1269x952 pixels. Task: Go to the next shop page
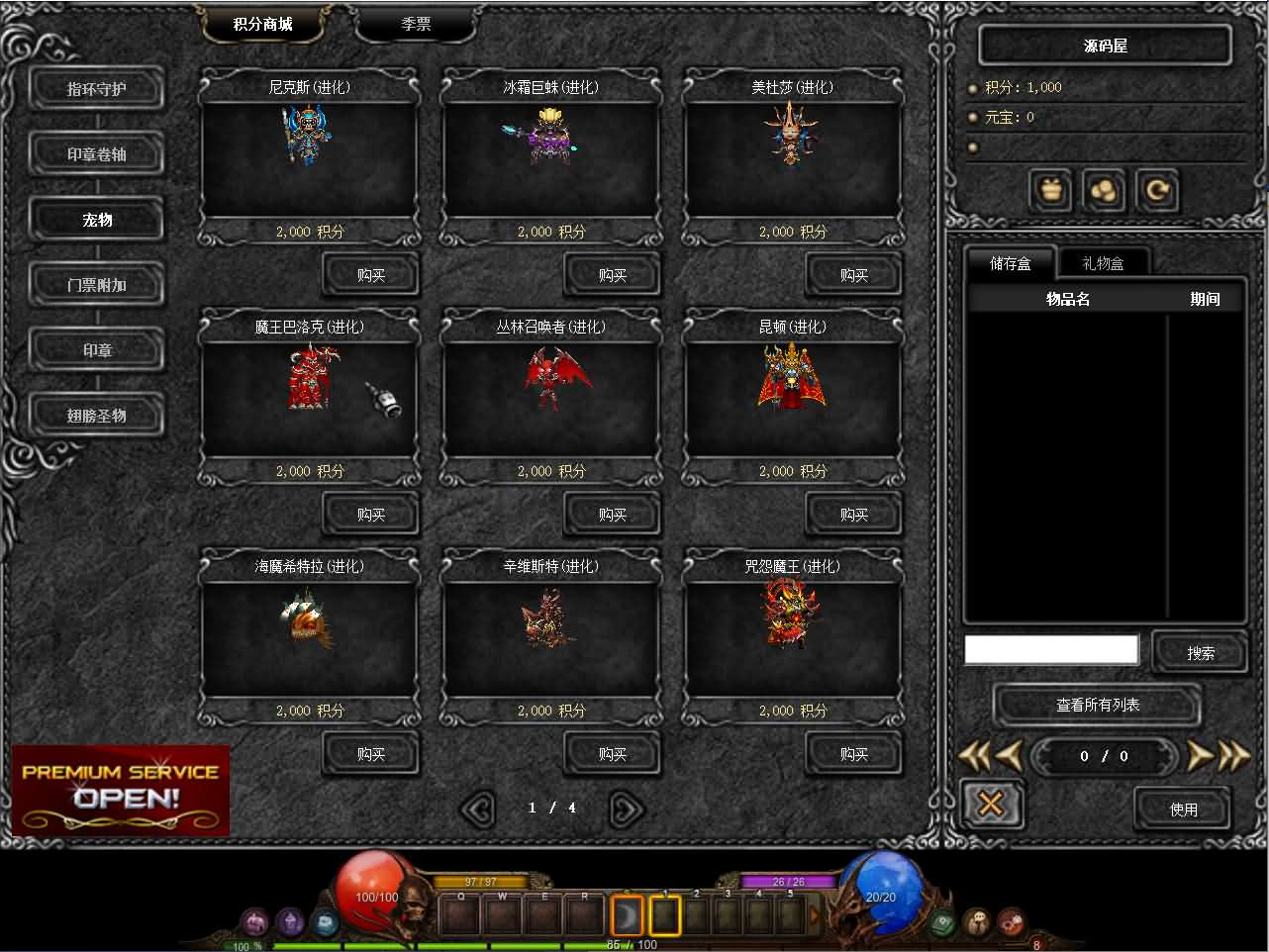(626, 809)
